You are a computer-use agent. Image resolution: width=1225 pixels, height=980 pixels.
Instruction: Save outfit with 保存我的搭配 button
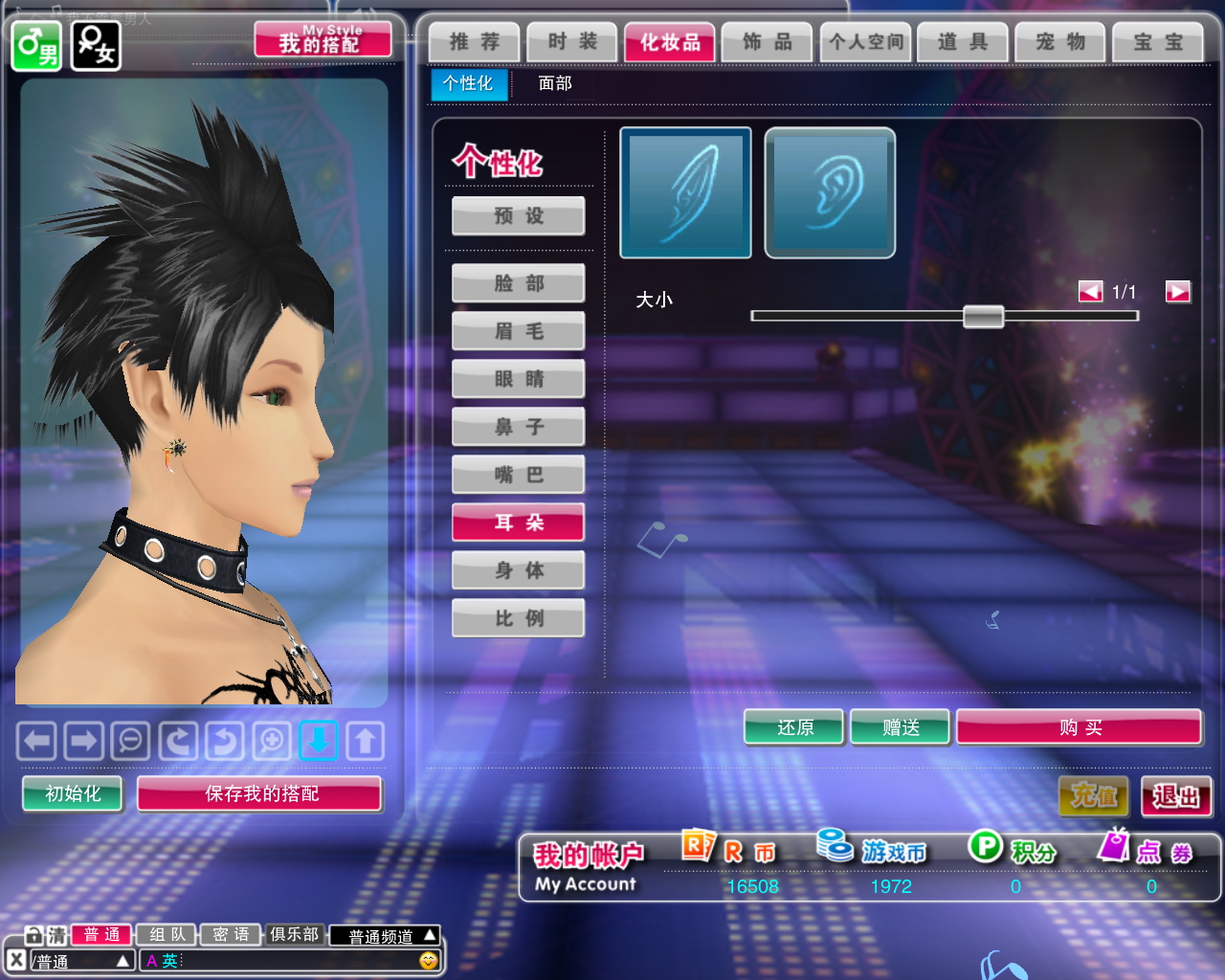tap(260, 793)
